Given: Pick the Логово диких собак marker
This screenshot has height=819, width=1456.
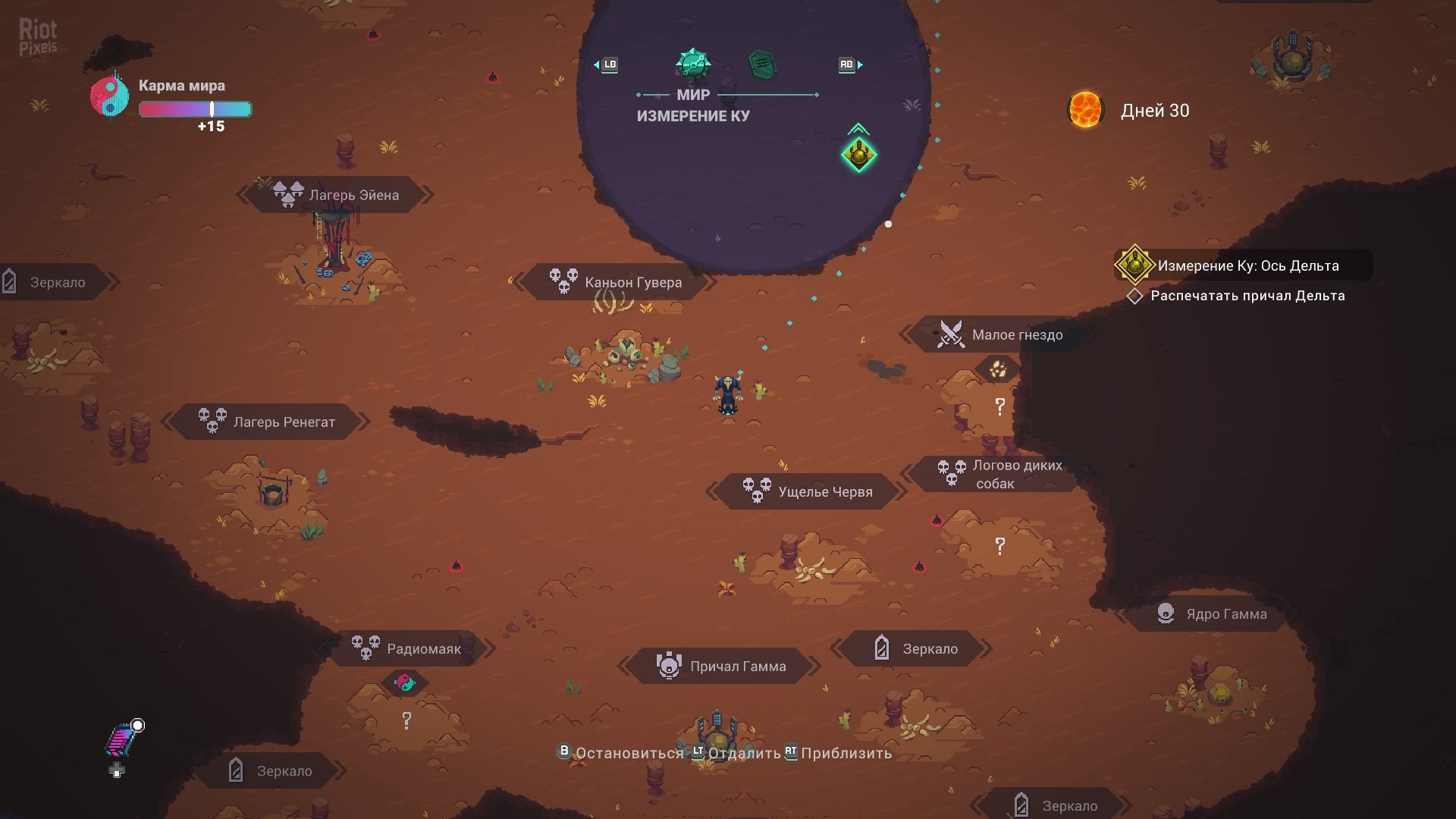Looking at the screenshot, I should (999, 474).
